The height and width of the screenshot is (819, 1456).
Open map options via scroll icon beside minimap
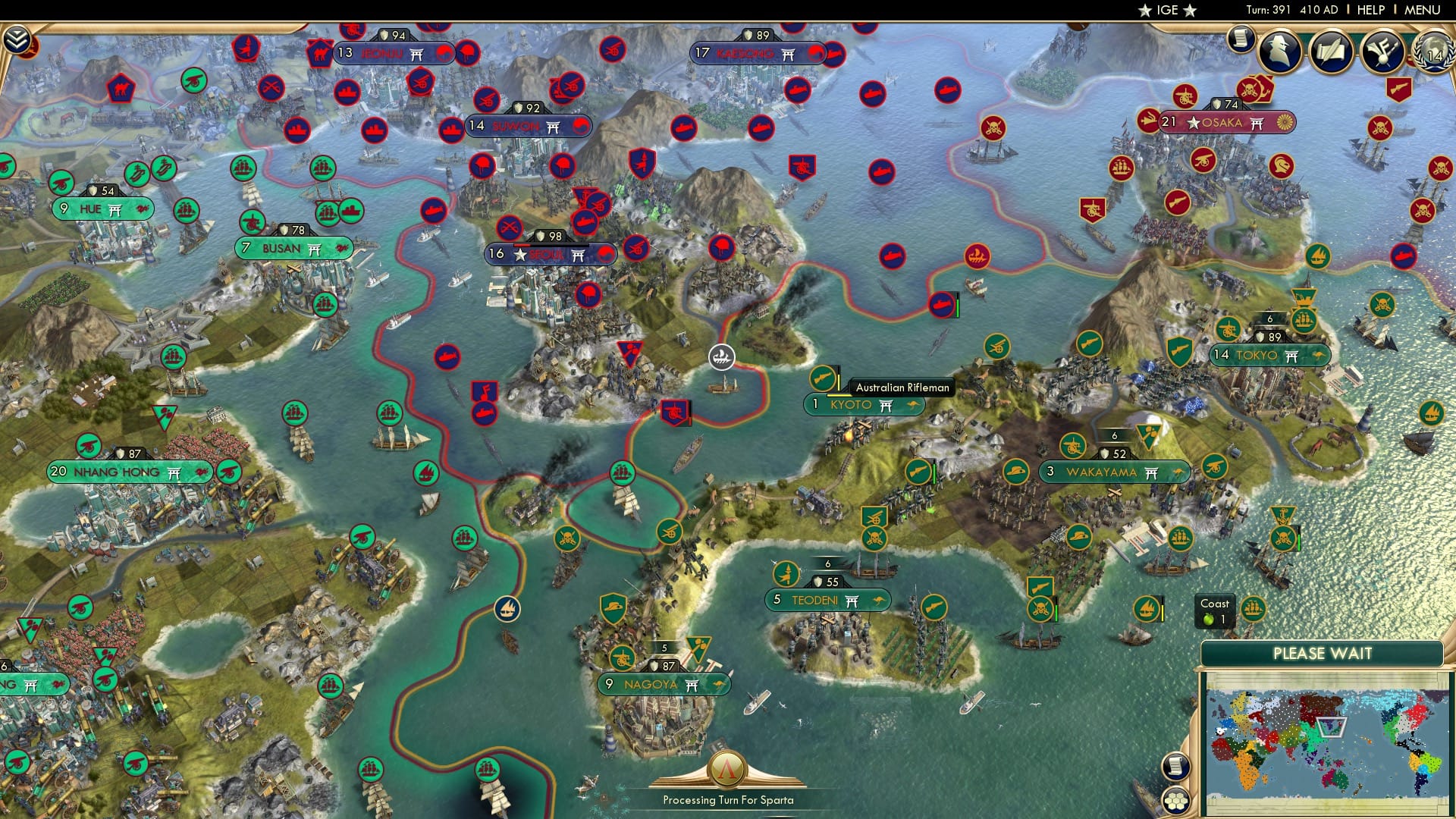1177,767
